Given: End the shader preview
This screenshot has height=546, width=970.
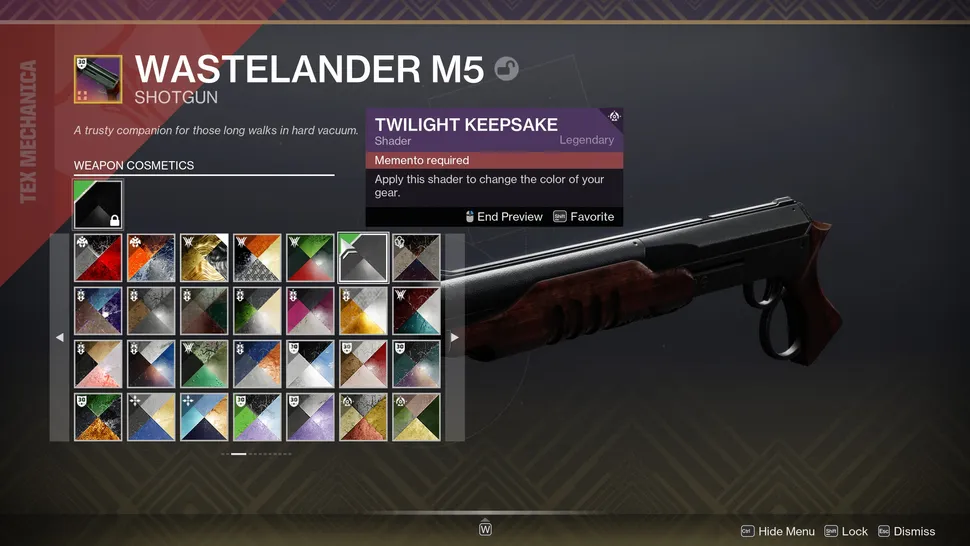Looking at the screenshot, I should (x=504, y=216).
